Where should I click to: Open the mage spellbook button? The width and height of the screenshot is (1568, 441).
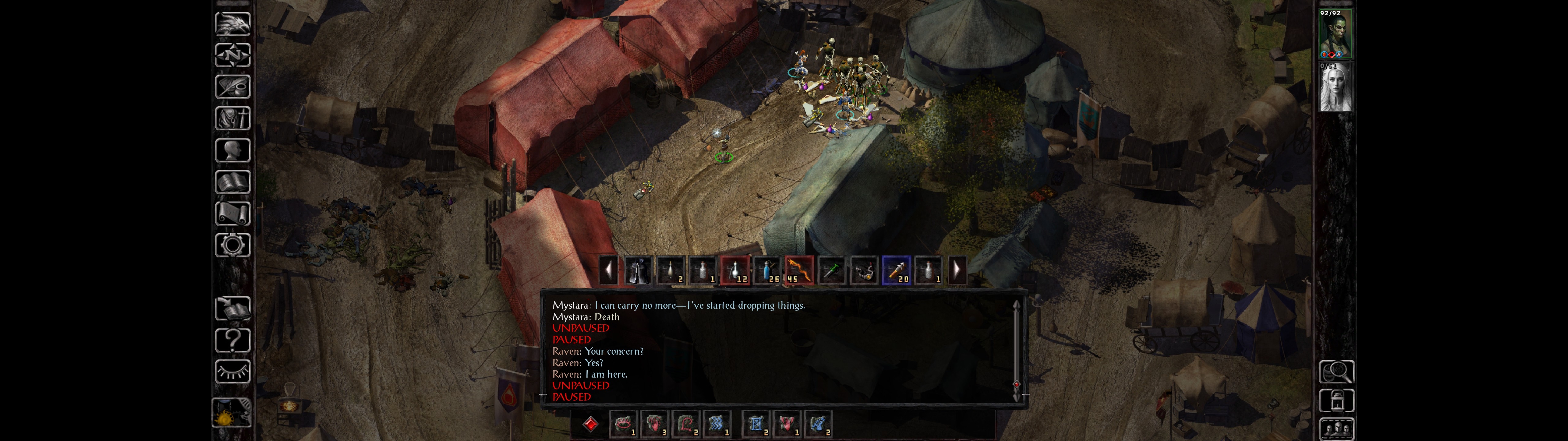(x=232, y=182)
